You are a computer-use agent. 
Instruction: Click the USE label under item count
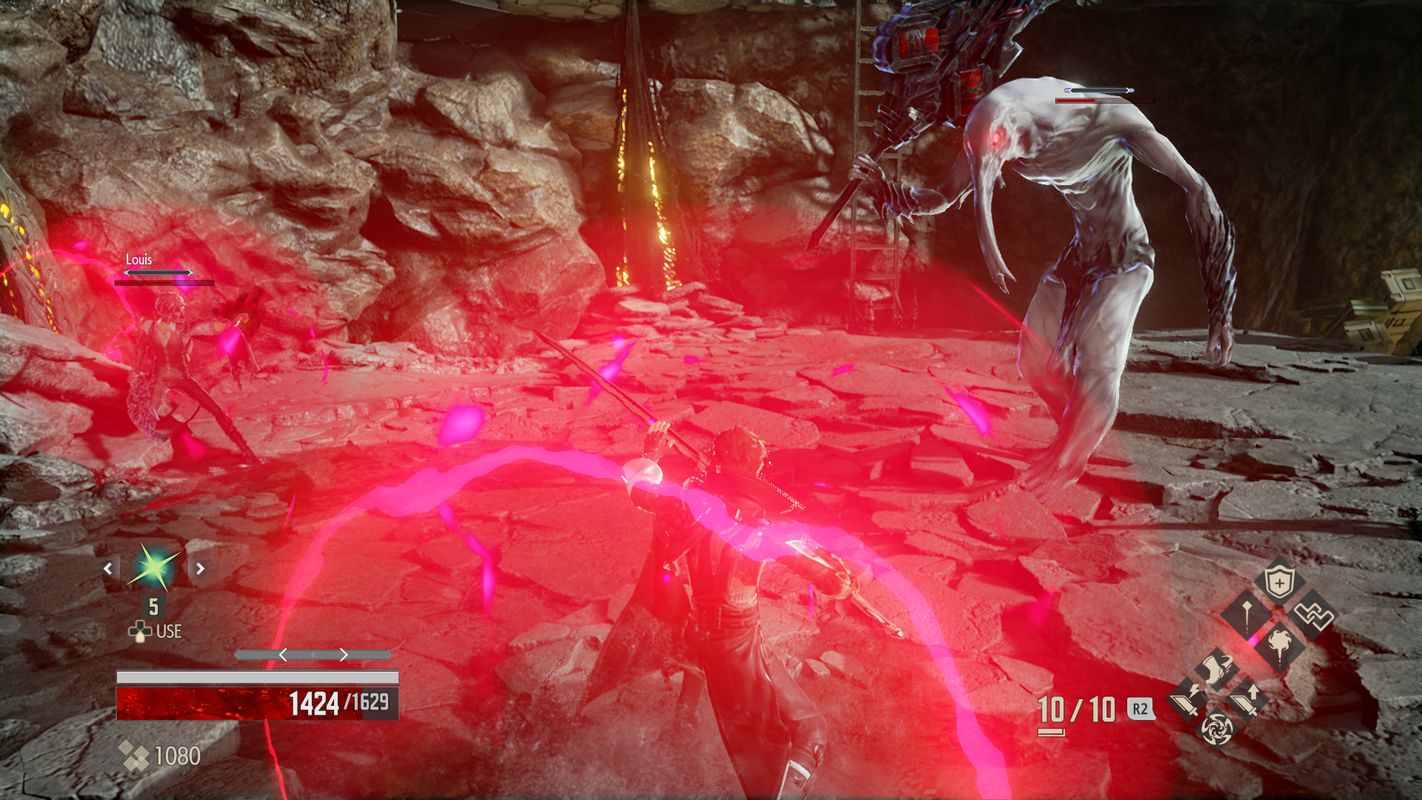(x=168, y=631)
